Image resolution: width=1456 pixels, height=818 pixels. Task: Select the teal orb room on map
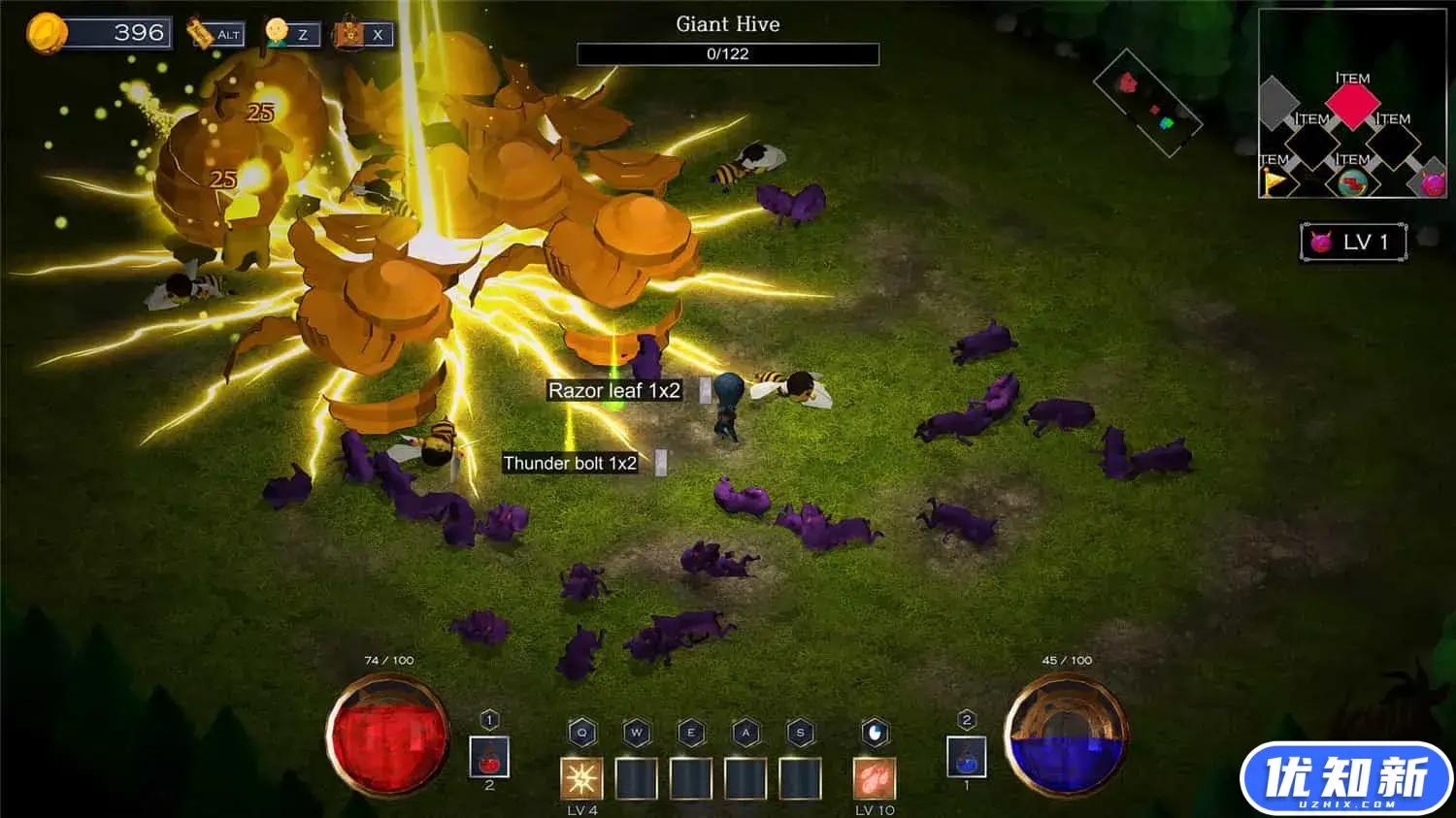(1352, 182)
